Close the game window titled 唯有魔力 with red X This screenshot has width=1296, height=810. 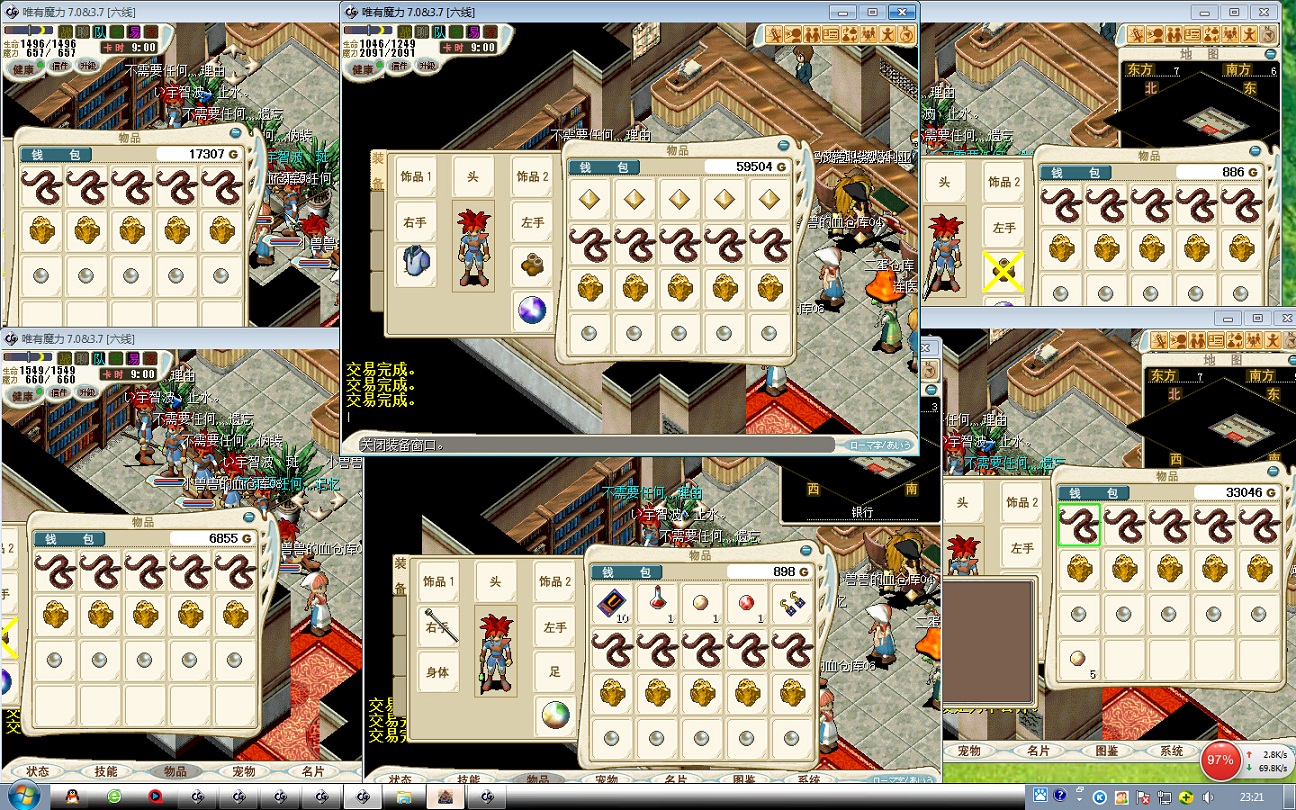tap(902, 12)
